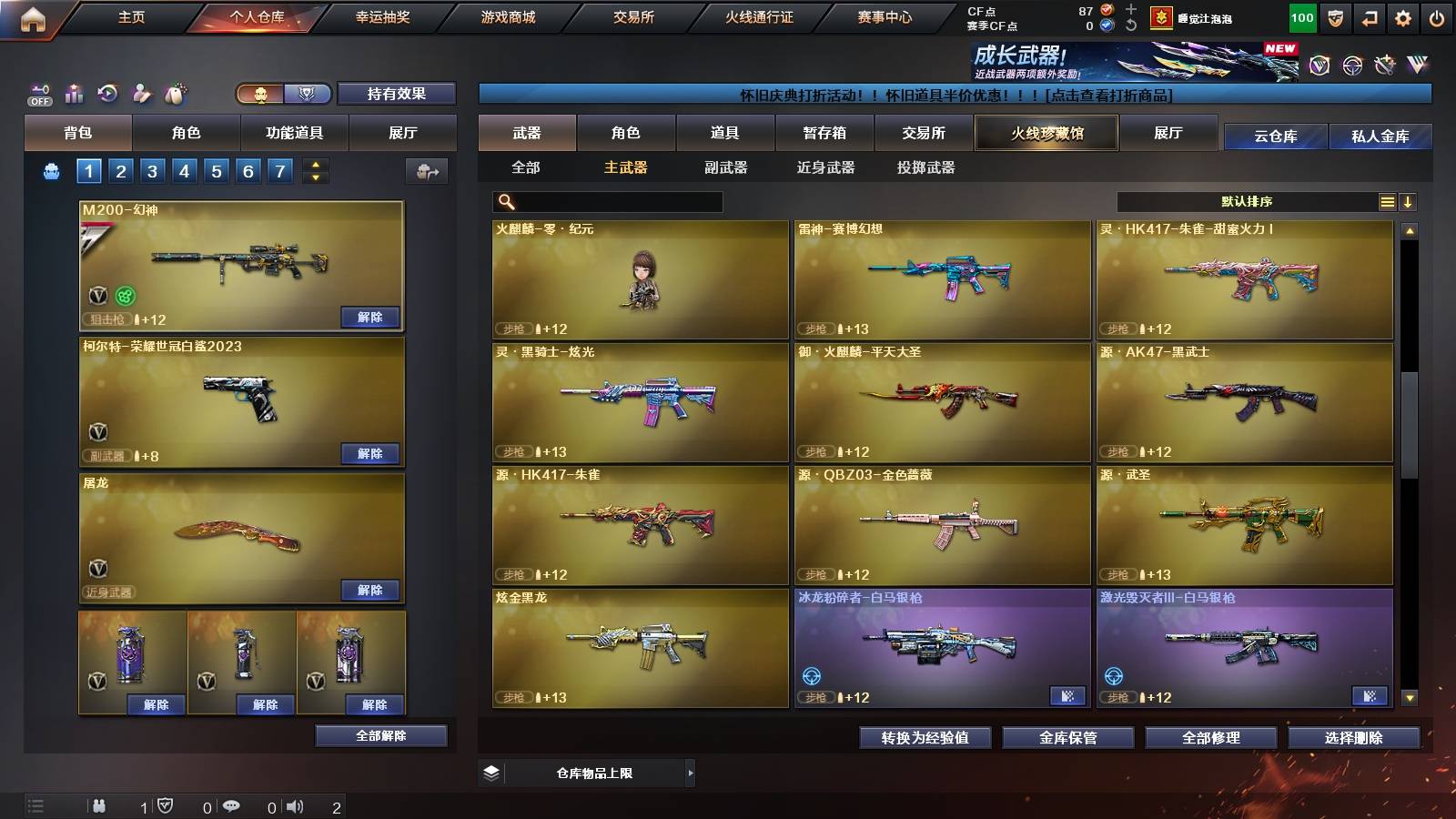This screenshot has height=819, width=1456.
Task: Click the 全部解除 button under the backpack
Action: click(381, 735)
